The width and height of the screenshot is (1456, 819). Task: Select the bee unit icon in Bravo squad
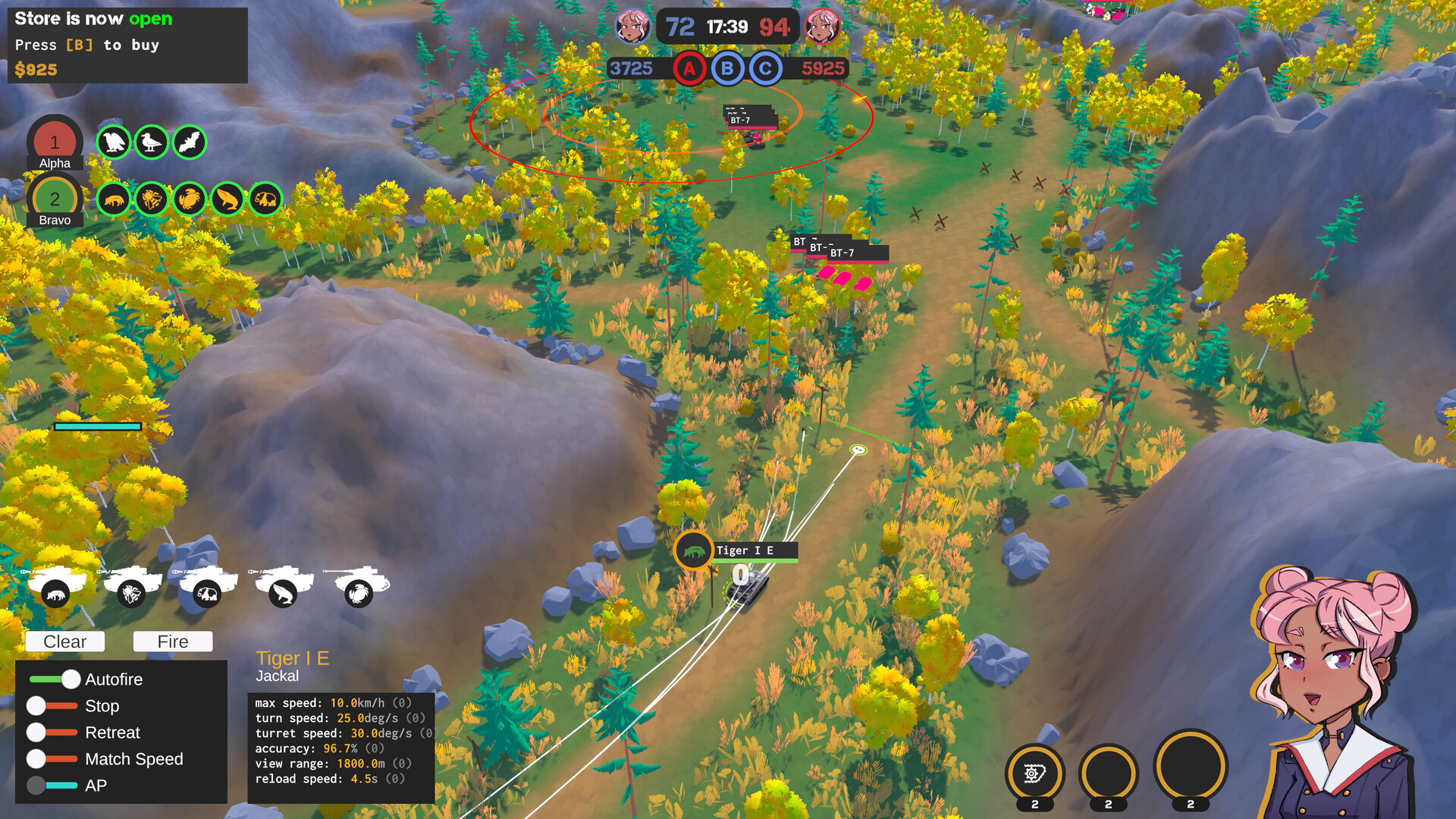point(152,199)
